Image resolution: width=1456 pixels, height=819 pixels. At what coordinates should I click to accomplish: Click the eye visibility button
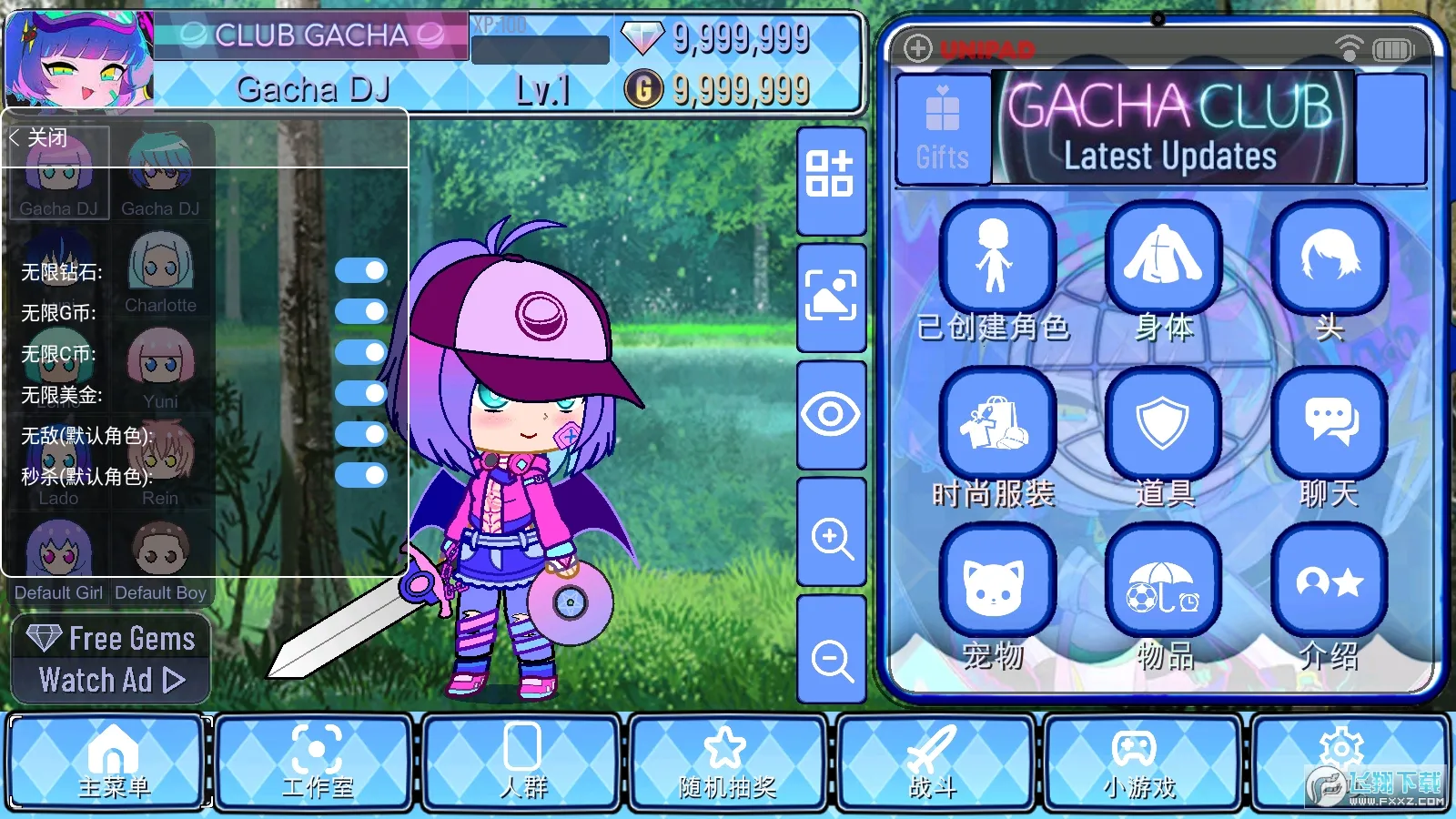(x=832, y=415)
